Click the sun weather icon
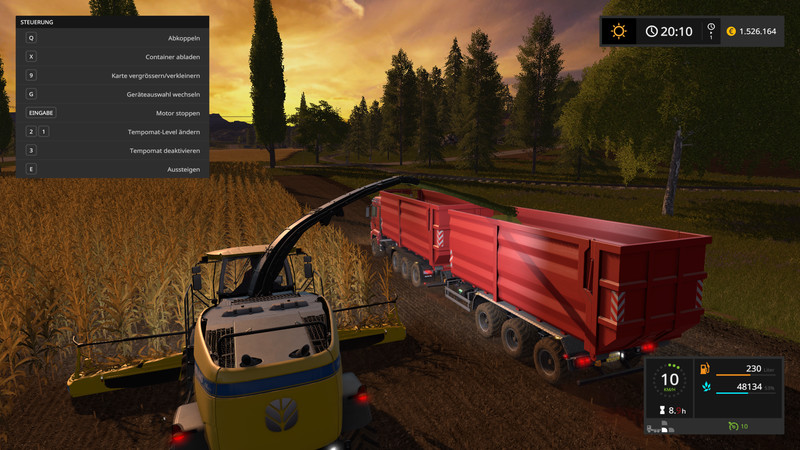This screenshot has width=800, height=450. pos(619,31)
